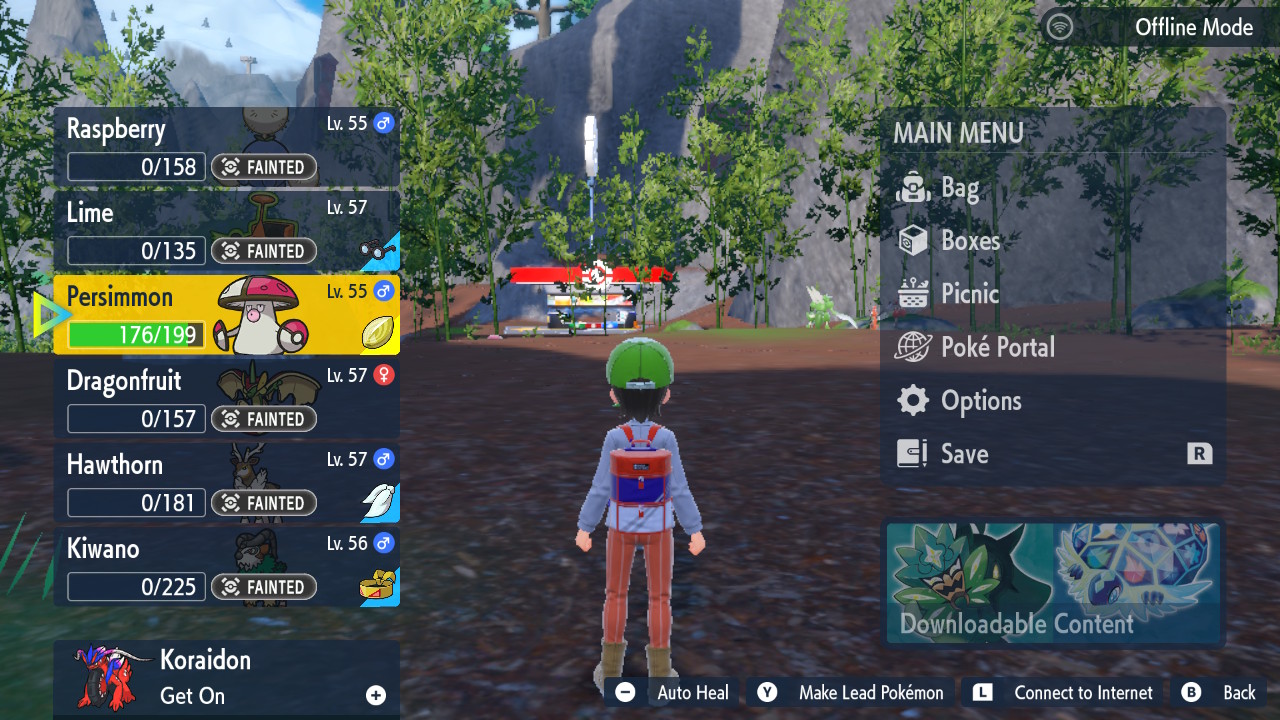Select Connect to Internet

(x=1063, y=693)
